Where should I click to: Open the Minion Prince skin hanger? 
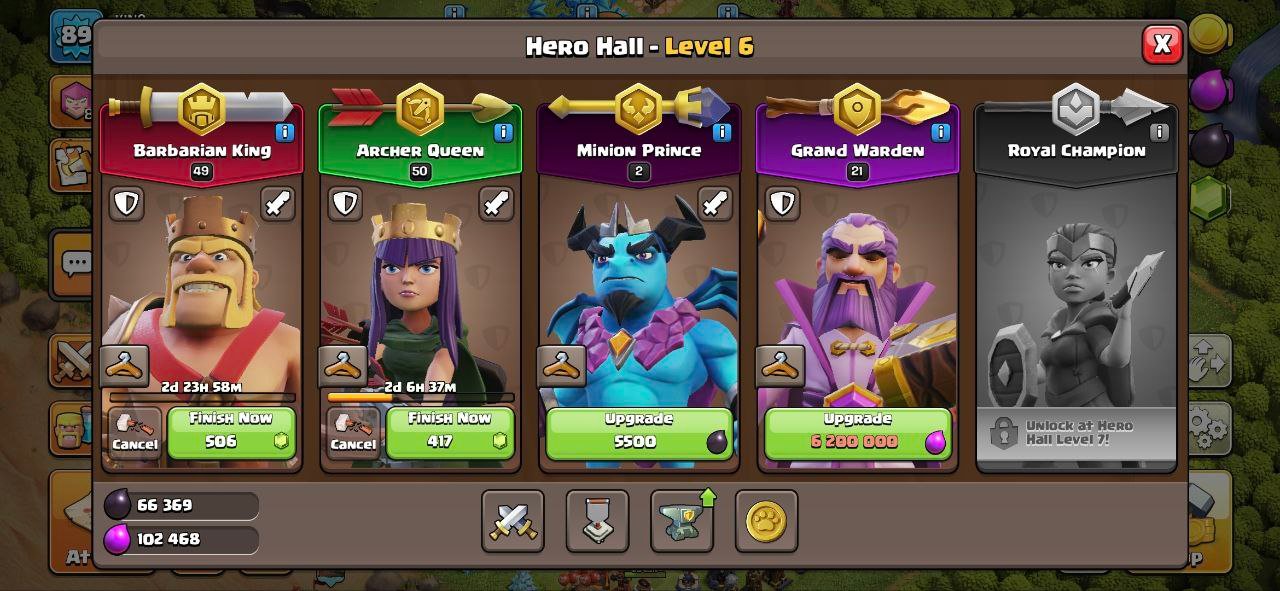click(561, 366)
